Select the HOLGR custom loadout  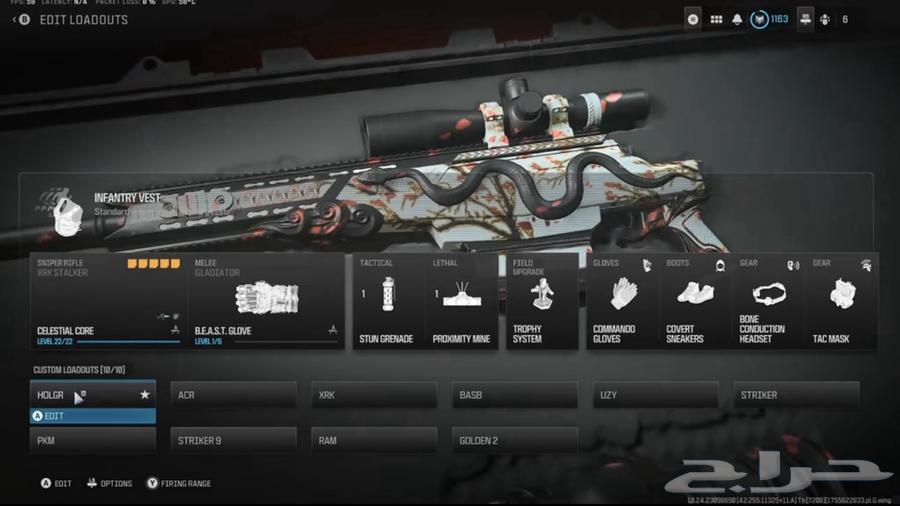(x=92, y=395)
